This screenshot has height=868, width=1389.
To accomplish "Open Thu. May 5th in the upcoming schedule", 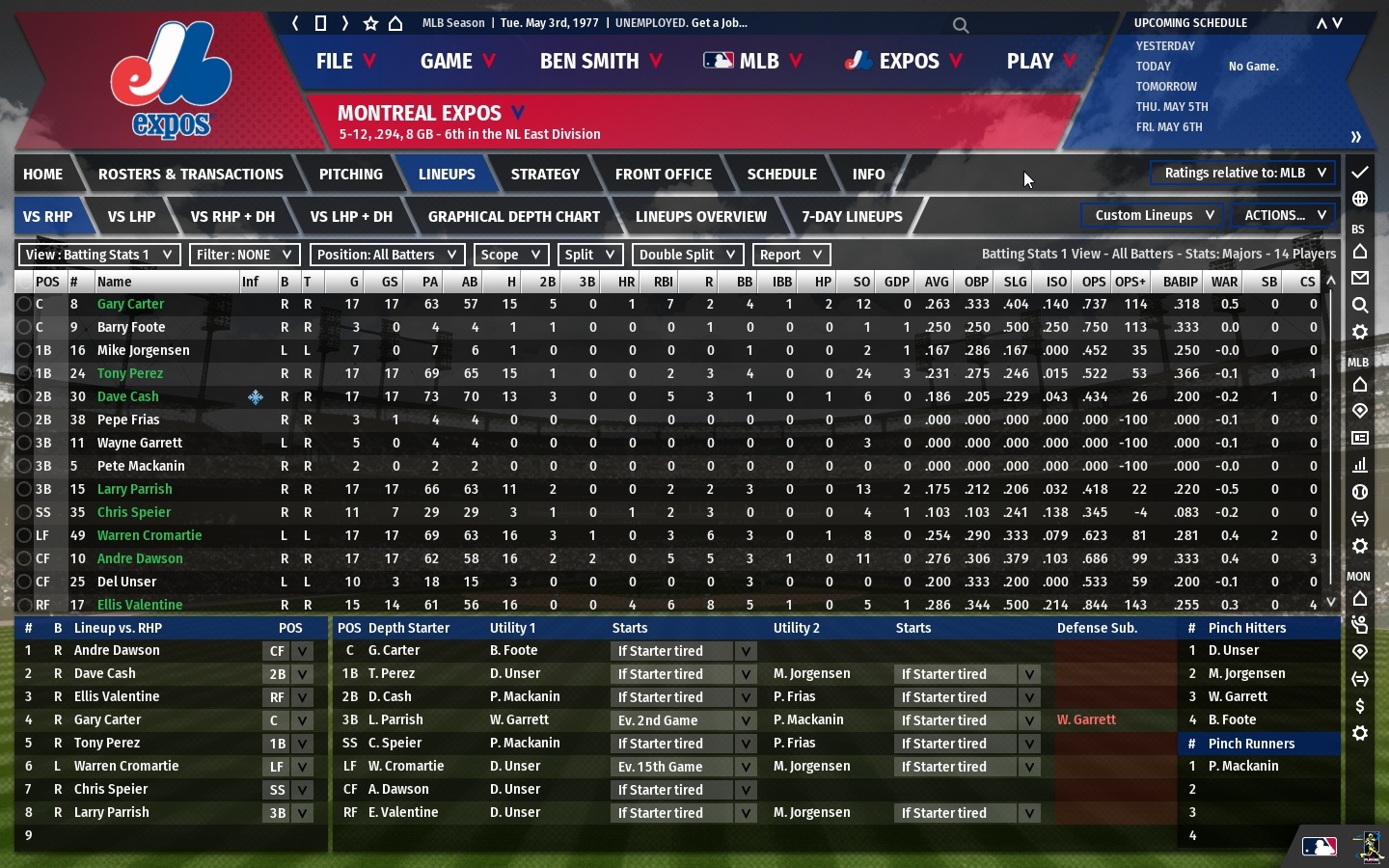I will [x=1173, y=106].
